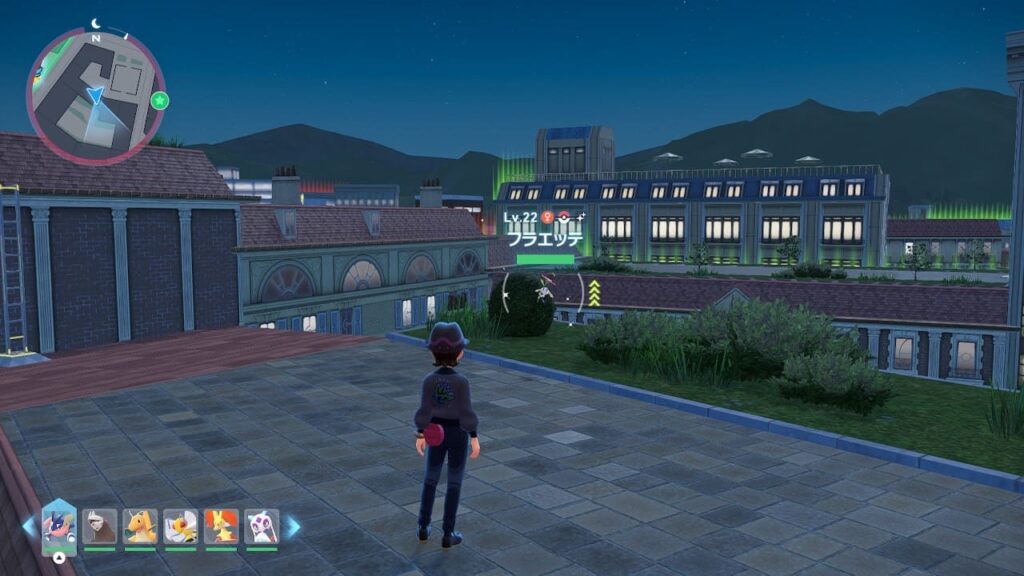Choose the white and pink Pokémon slot
Image resolution: width=1024 pixels, height=576 pixels.
point(261,526)
